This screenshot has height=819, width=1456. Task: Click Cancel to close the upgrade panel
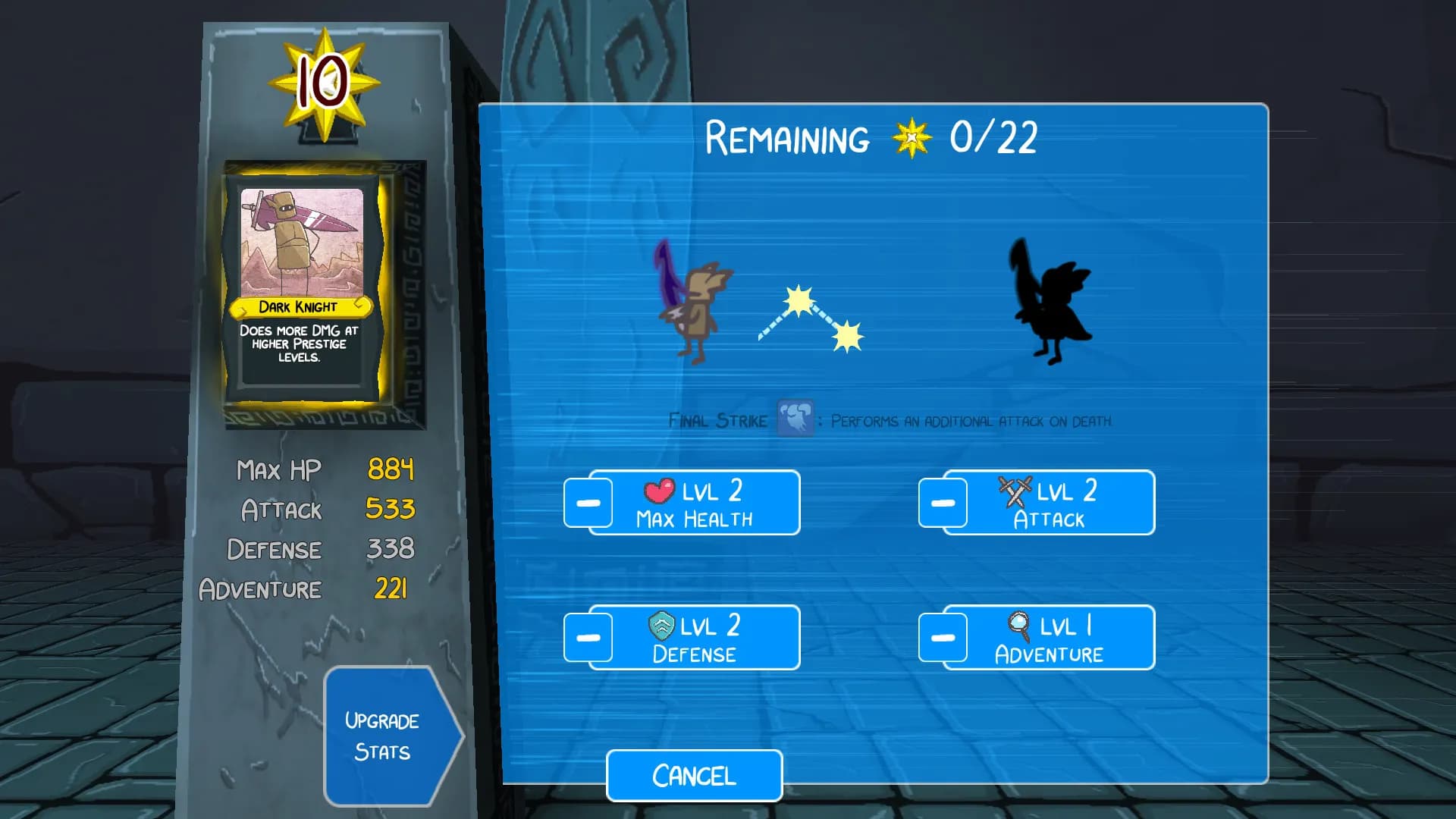694,775
